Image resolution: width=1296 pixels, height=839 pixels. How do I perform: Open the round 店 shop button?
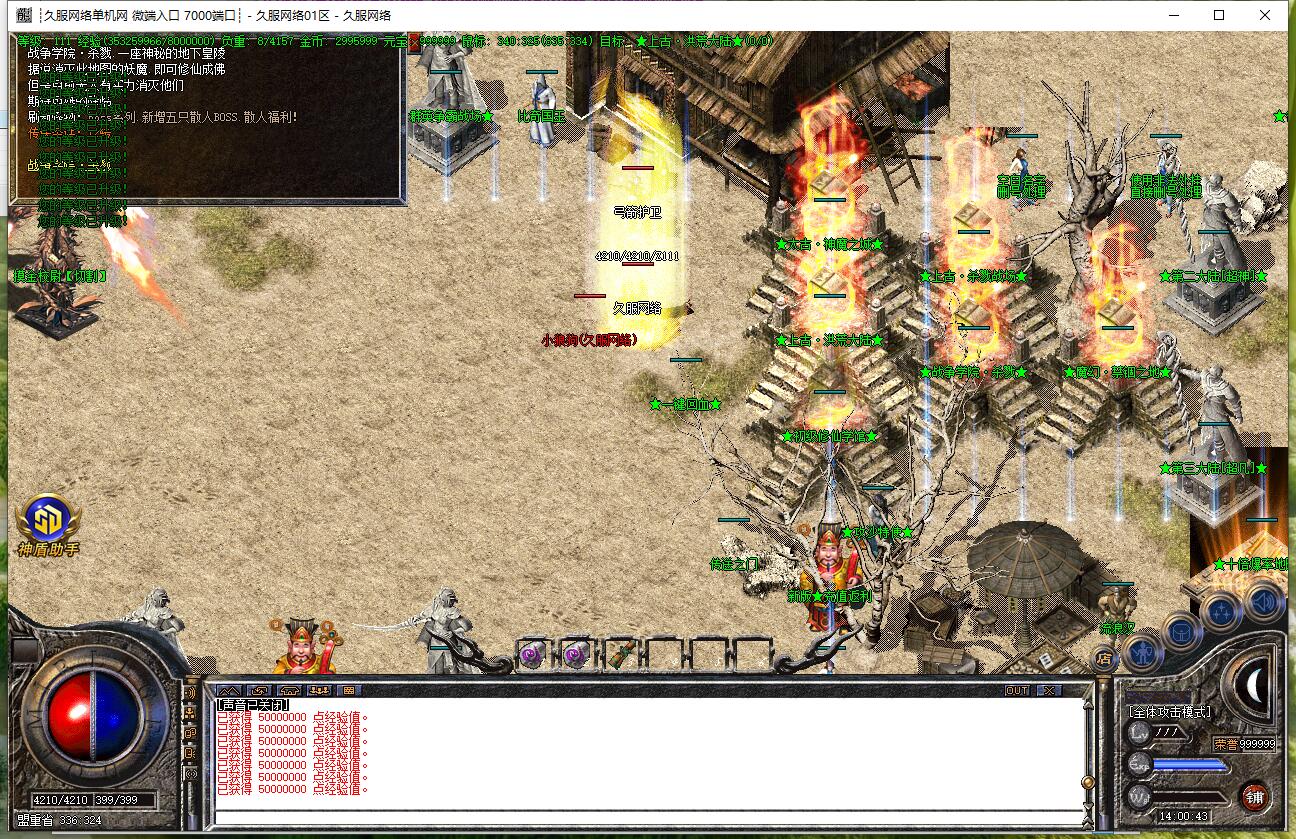1103,658
